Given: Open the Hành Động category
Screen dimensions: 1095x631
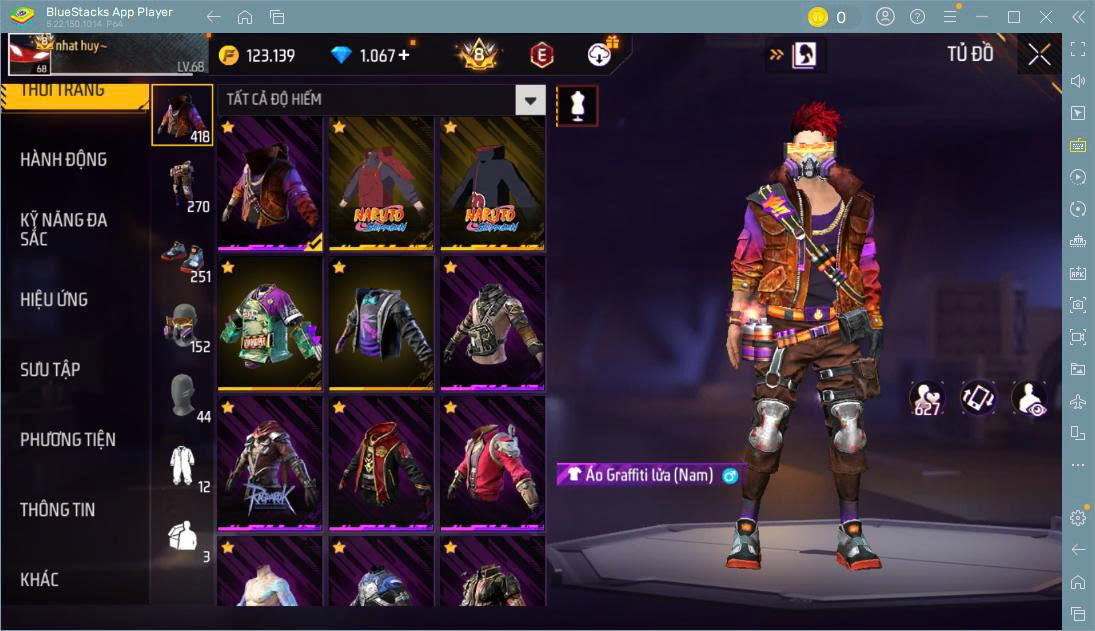Looking at the screenshot, I should point(64,160).
